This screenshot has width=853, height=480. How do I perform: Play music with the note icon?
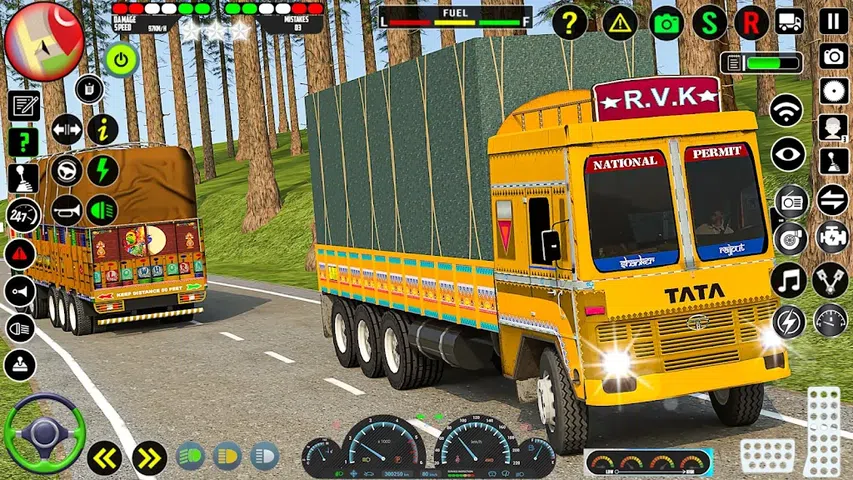coord(789,280)
